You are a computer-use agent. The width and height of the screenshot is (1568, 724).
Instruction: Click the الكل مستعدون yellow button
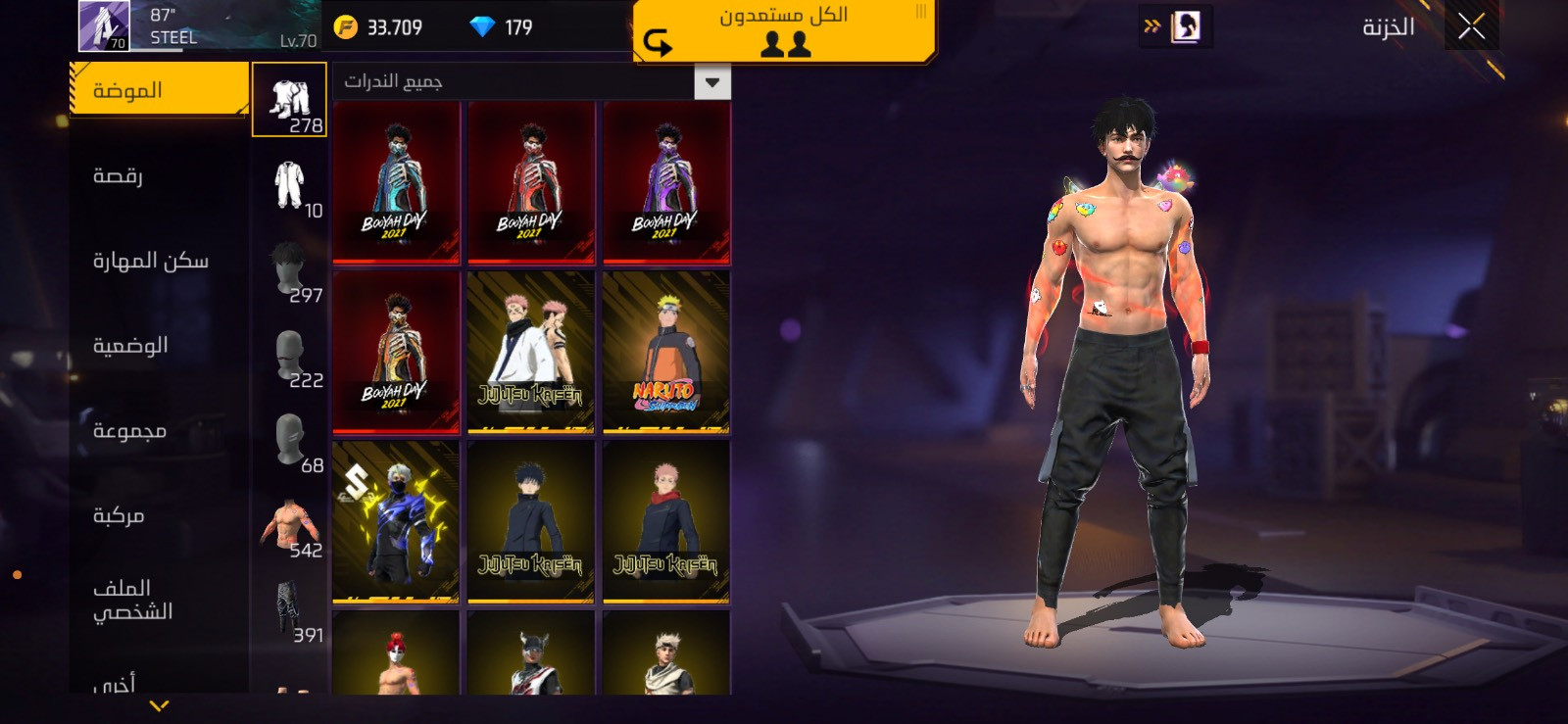pos(784,30)
